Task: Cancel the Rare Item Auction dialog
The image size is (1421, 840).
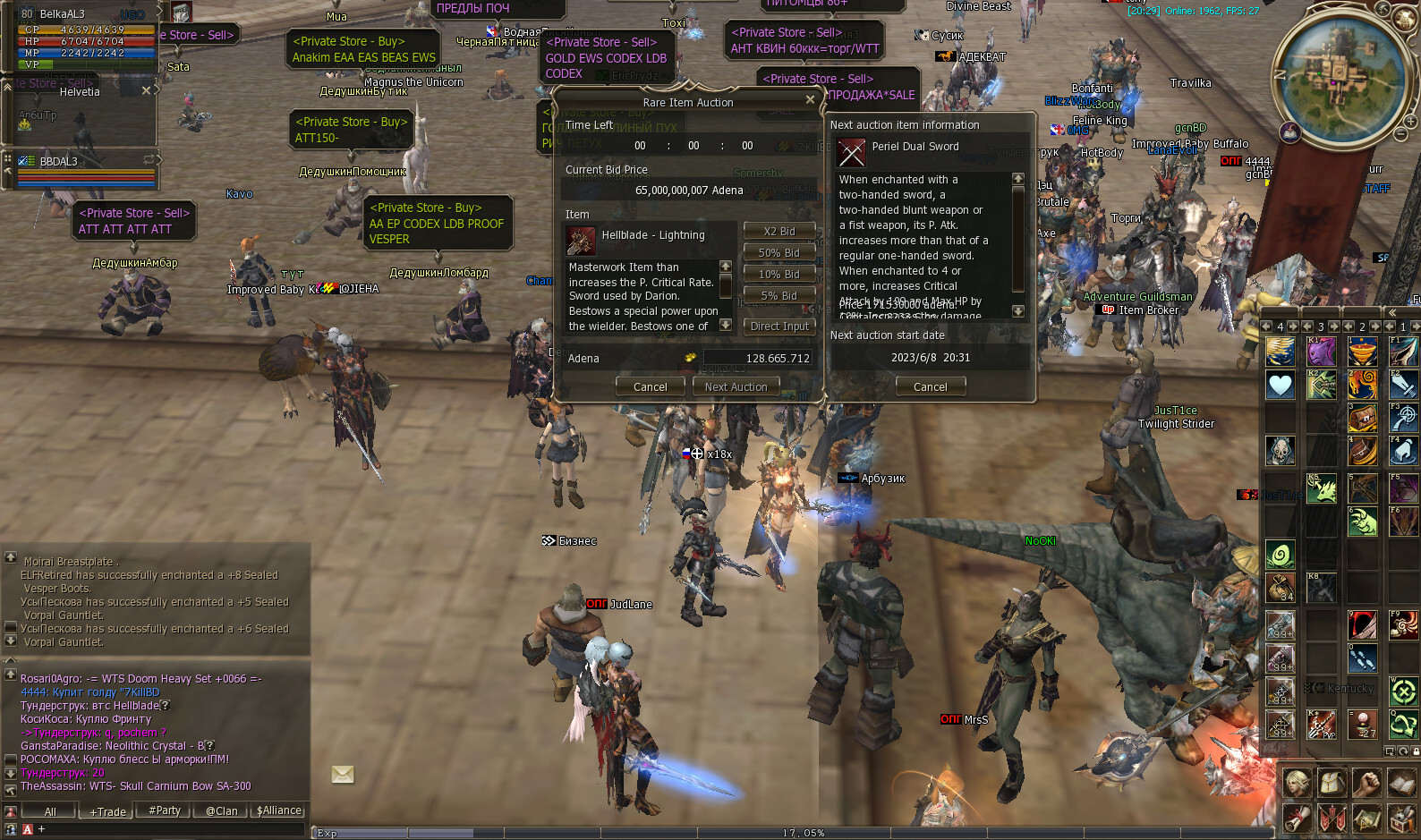Action: click(x=650, y=386)
